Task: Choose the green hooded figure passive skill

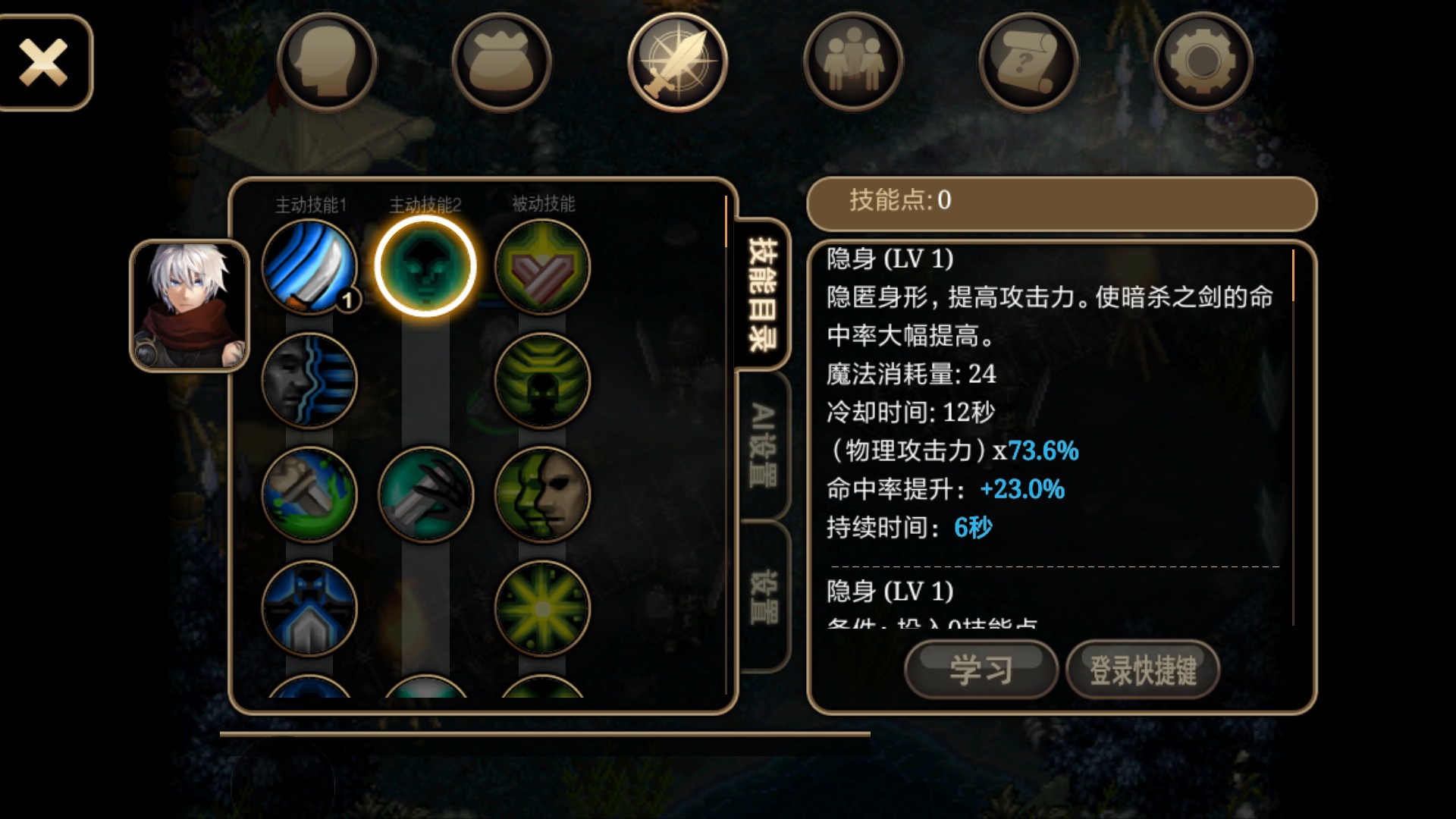Action: [x=542, y=380]
